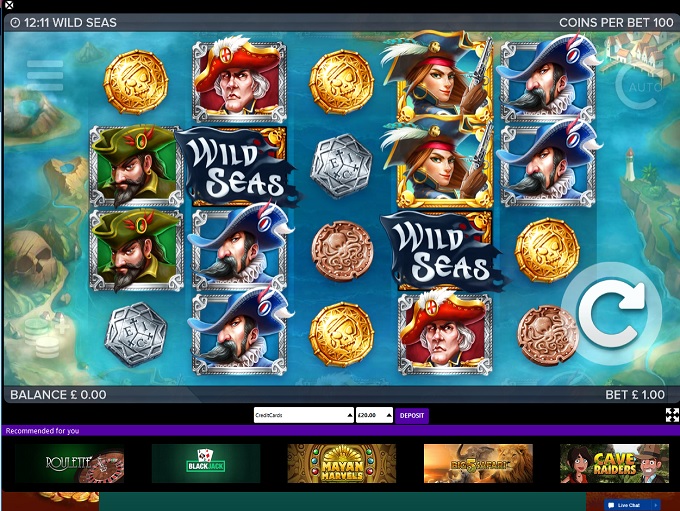Screen dimensions: 680x511
Task: Open the Roulette recommended game
Action: (x=70, y=464)
